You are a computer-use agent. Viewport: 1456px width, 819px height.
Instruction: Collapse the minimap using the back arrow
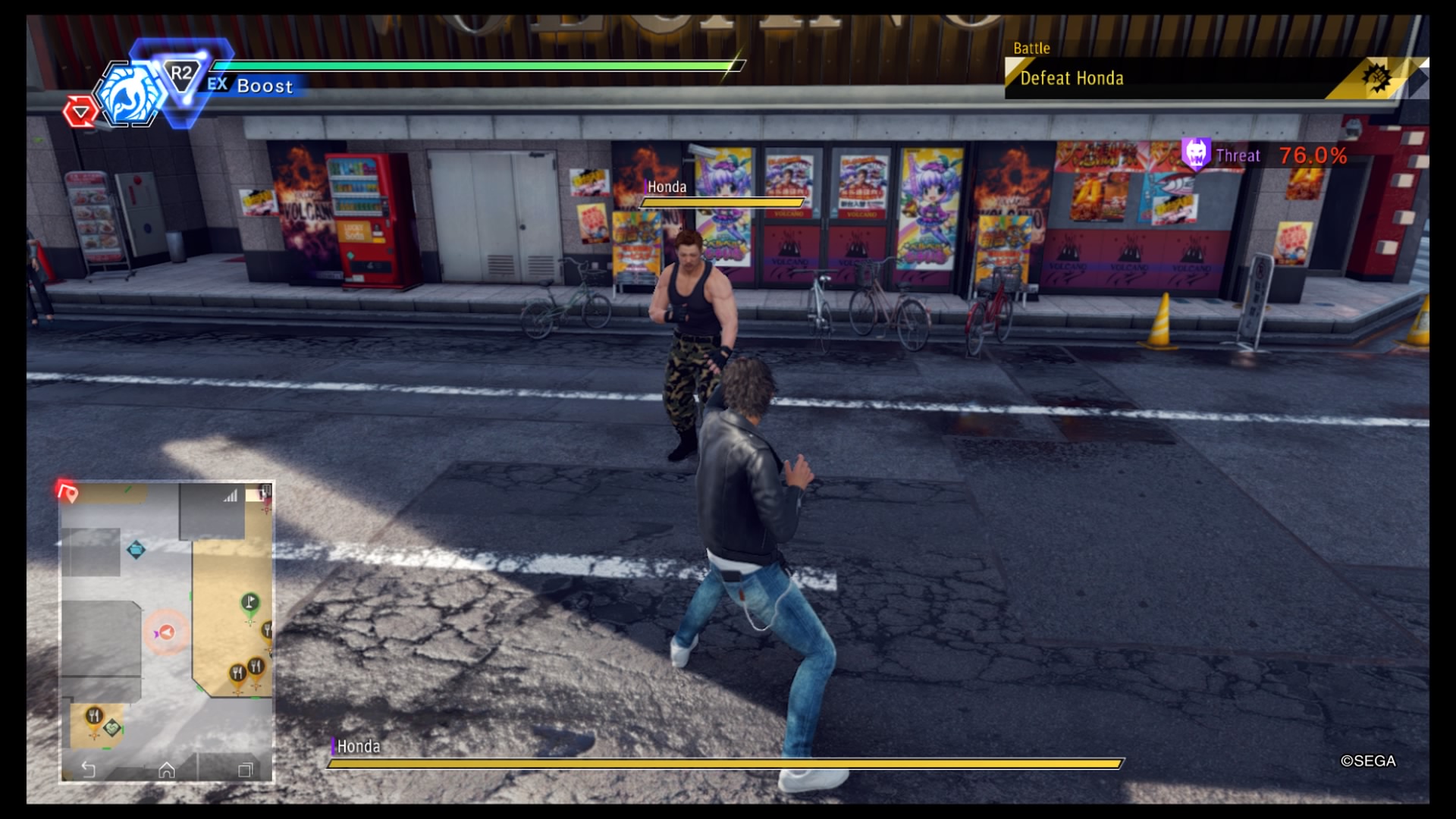(89, 768)
